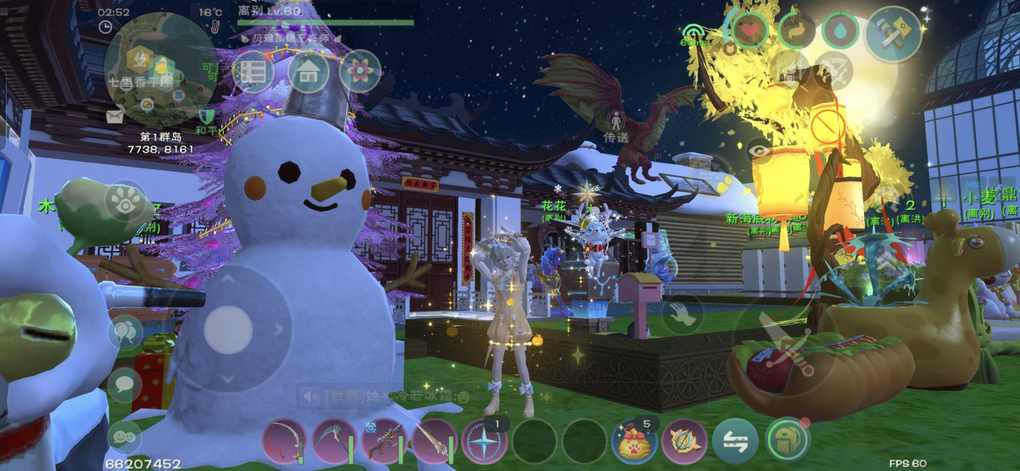Image resolution: width=1020 pixels, height=471 pixels.
Task: Tap the peace mode shield icon
Action: 207,117
